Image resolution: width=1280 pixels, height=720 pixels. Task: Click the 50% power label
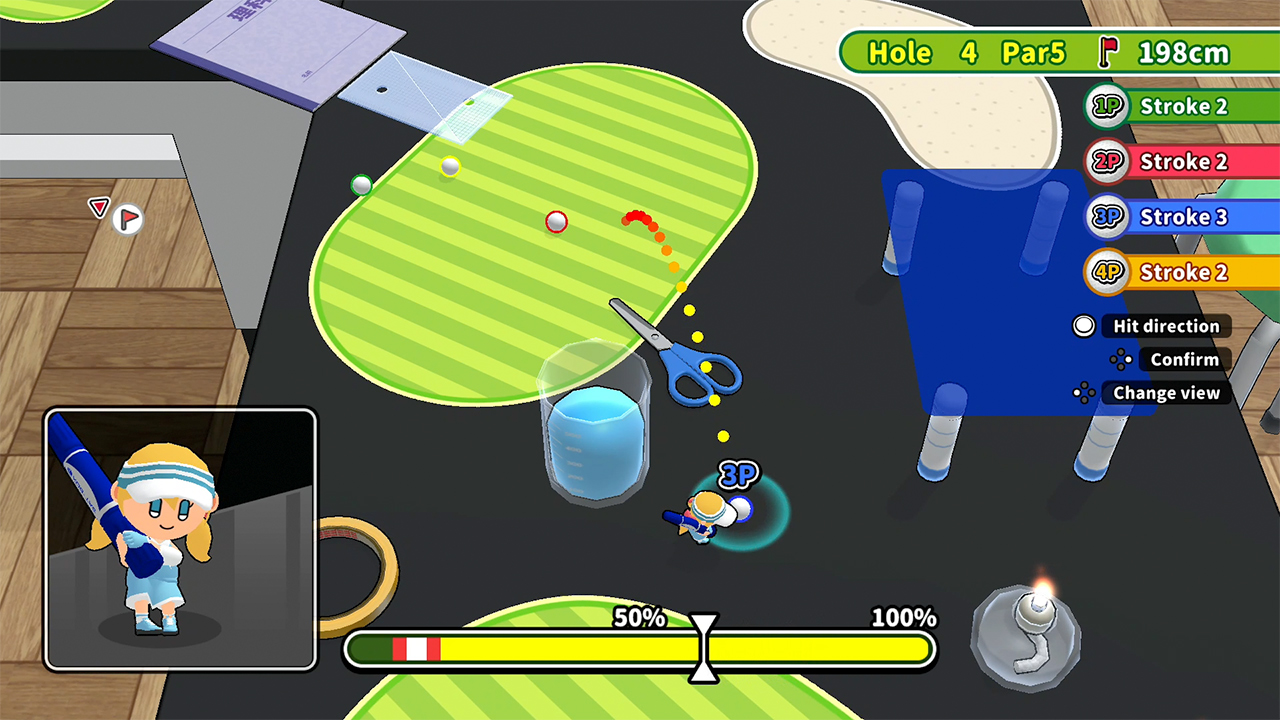coord(637,619)
